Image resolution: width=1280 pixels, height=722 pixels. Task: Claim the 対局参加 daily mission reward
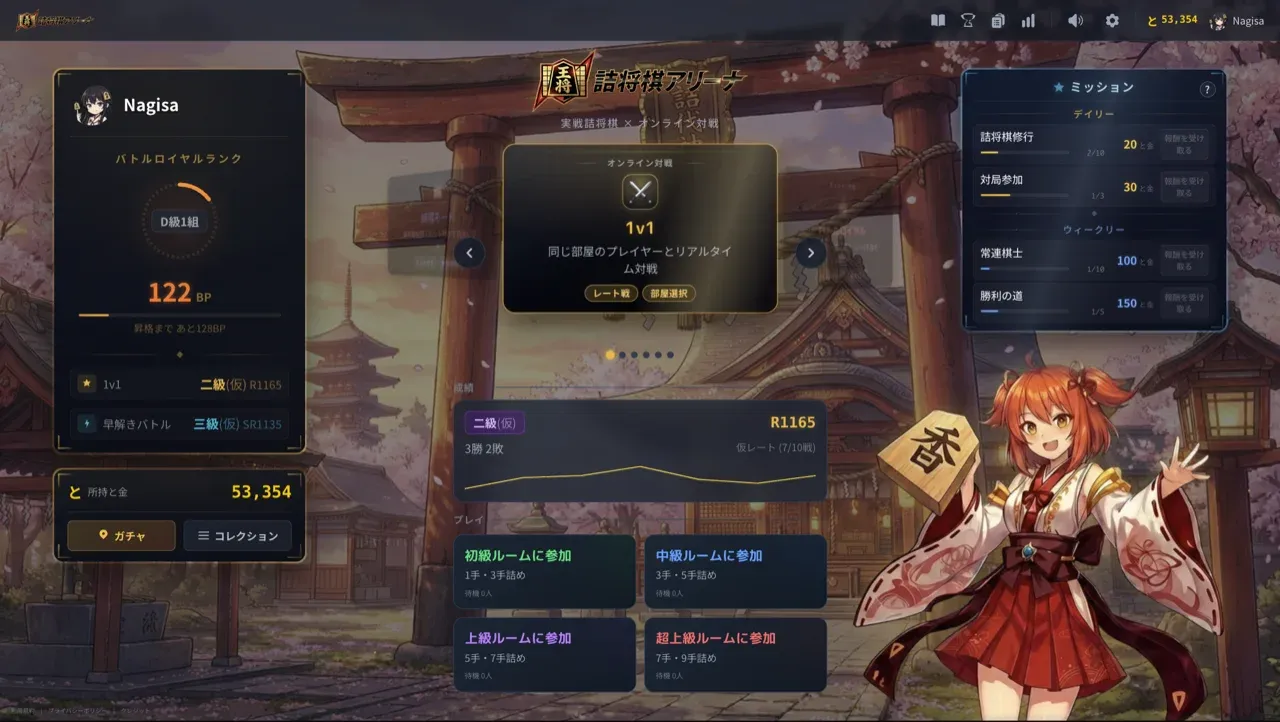coord(1184,187)
